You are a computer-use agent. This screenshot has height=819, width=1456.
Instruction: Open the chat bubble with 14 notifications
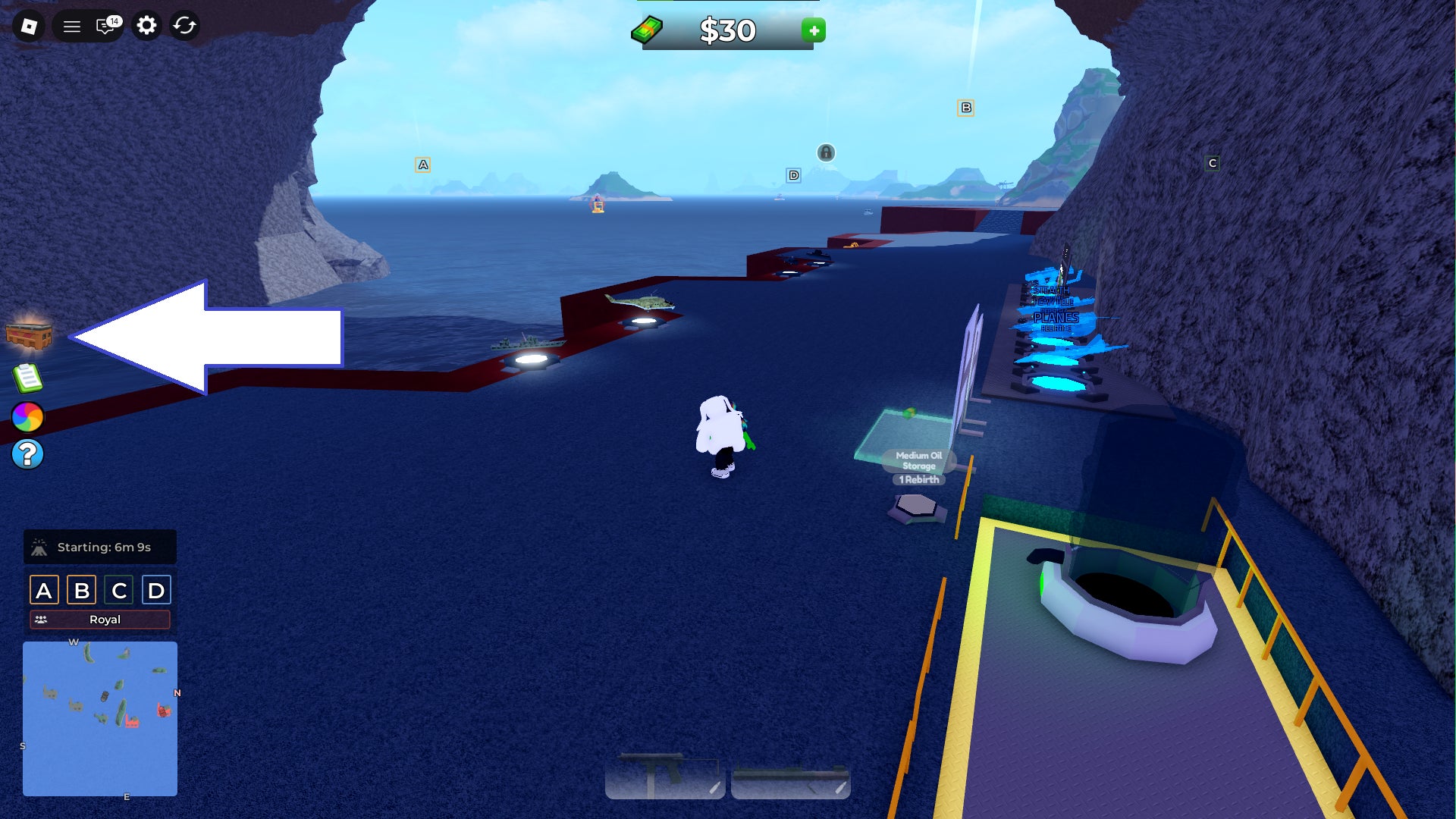tap(105, 26)
